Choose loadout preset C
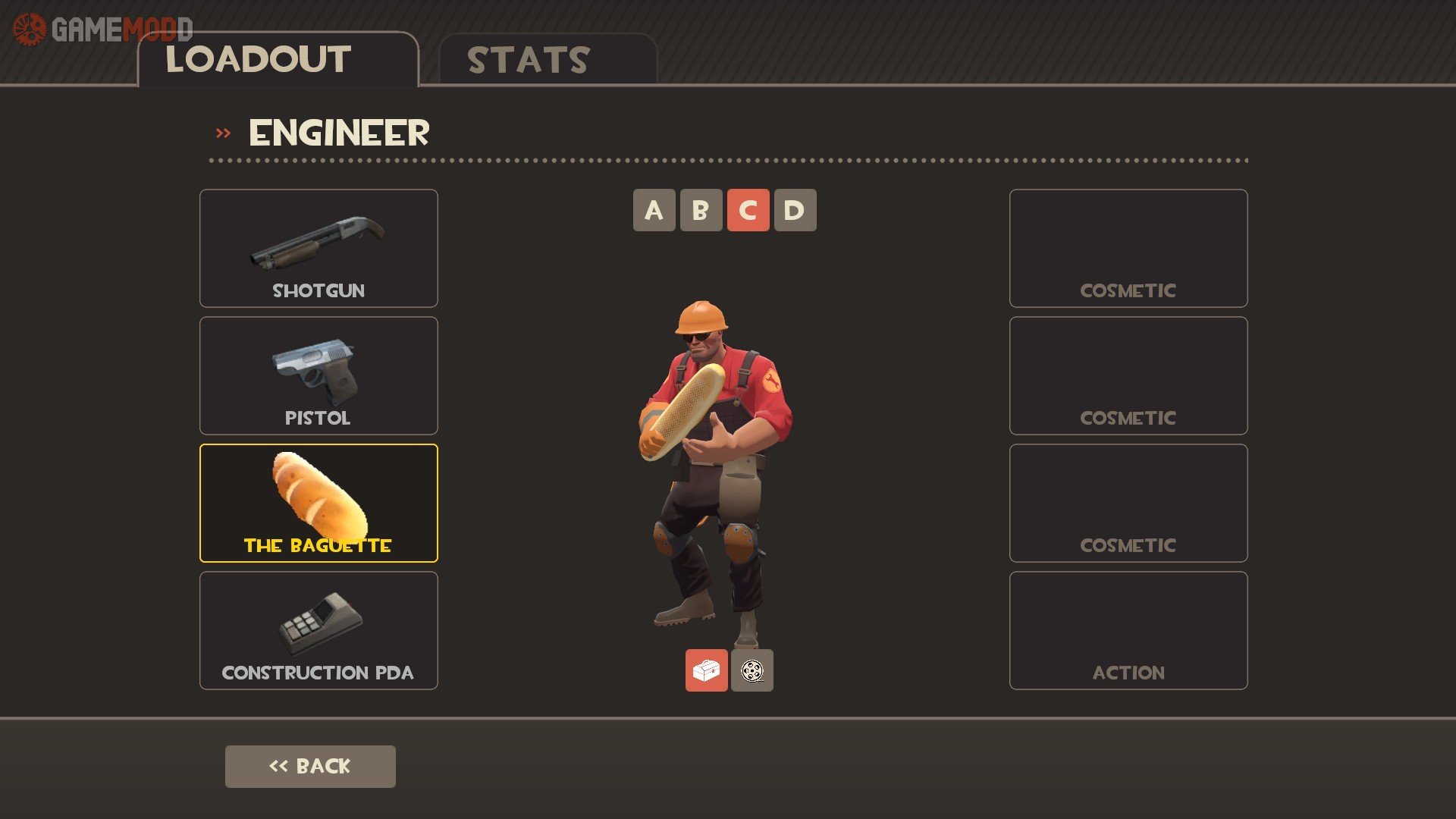This screenshot has width=1456, height=819. (x=748, y=210)
